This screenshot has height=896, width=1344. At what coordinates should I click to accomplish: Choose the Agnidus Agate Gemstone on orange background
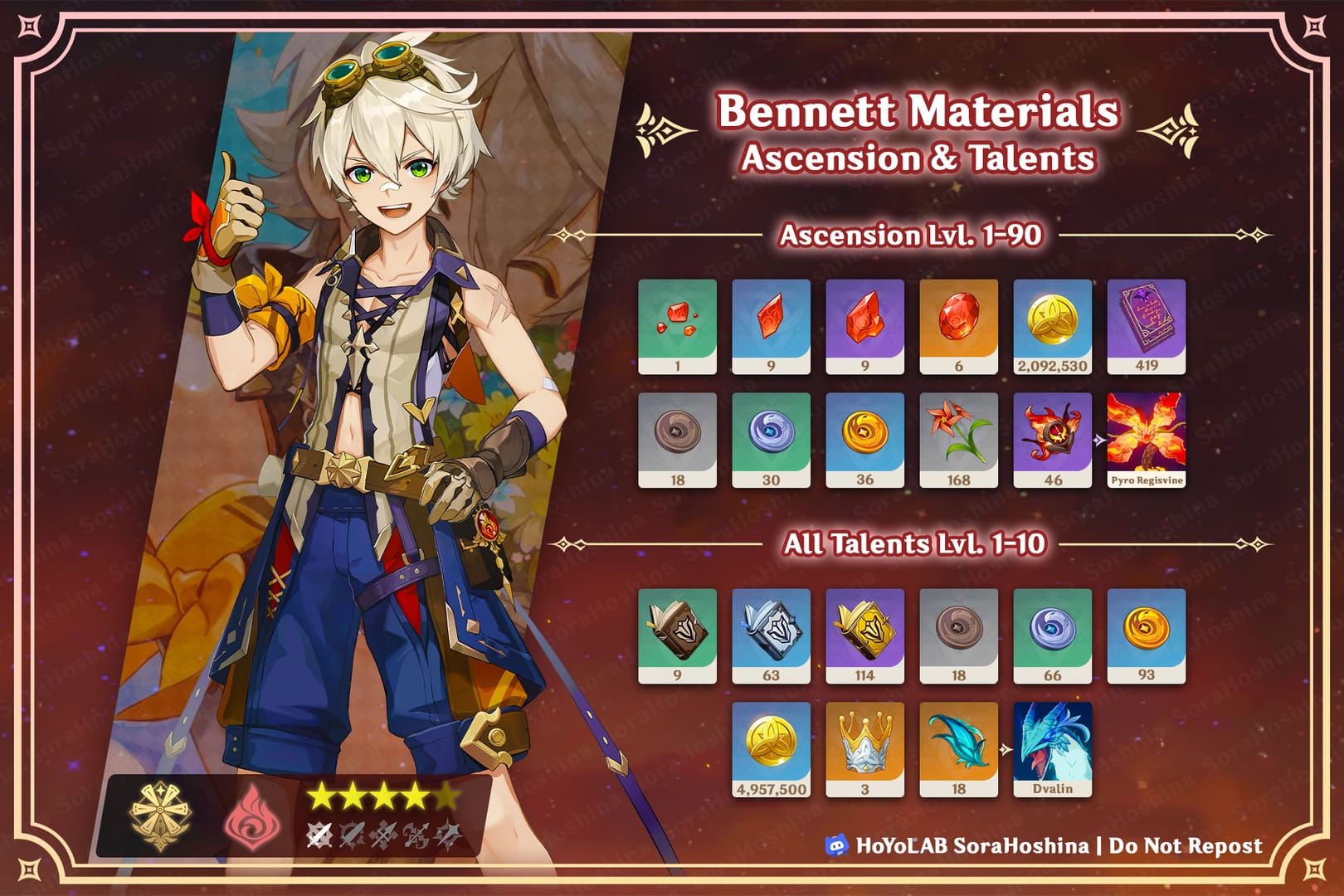[958, 326]
